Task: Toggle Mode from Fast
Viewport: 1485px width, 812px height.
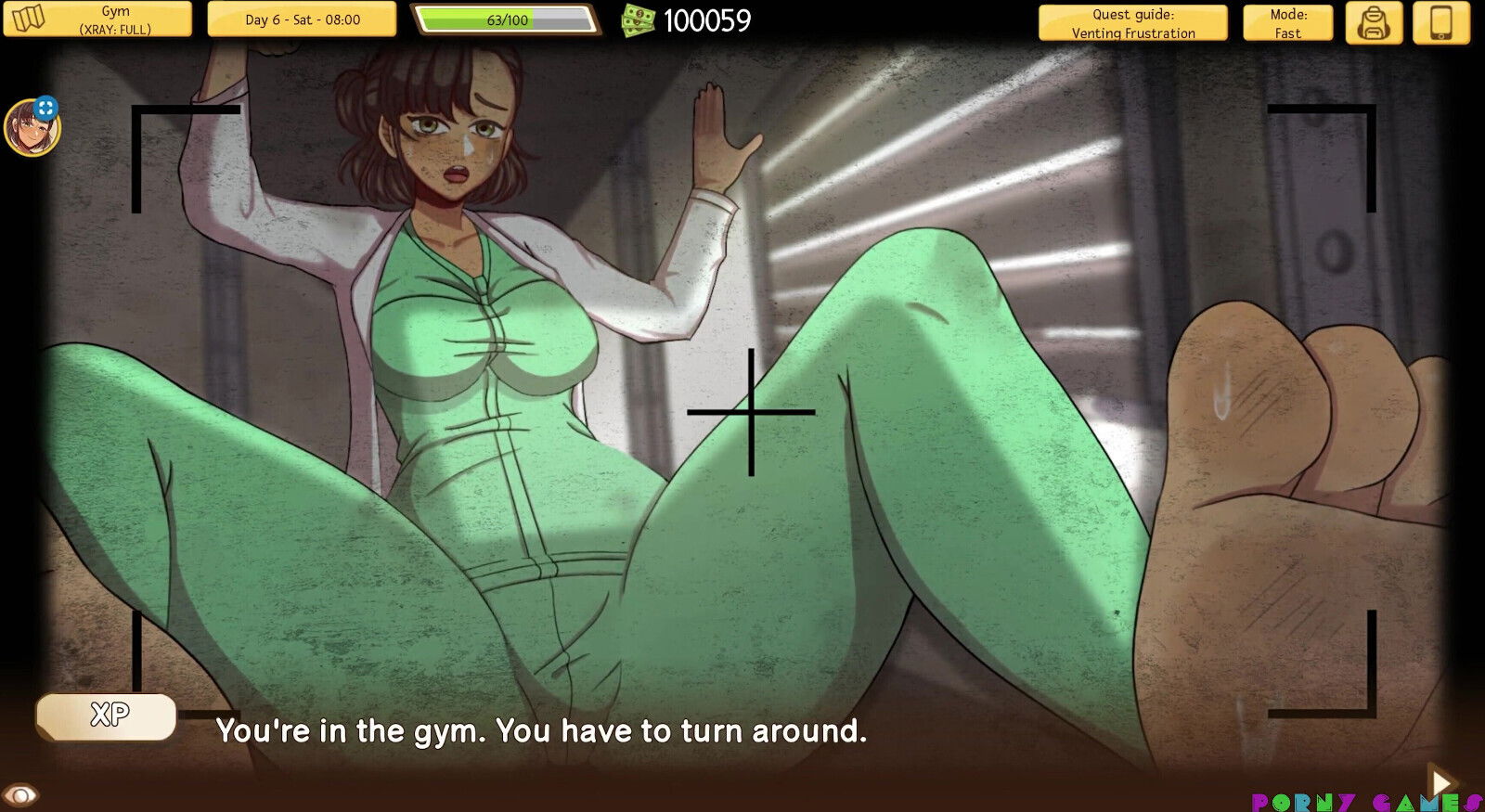Action: click(x=1287, y=22)
